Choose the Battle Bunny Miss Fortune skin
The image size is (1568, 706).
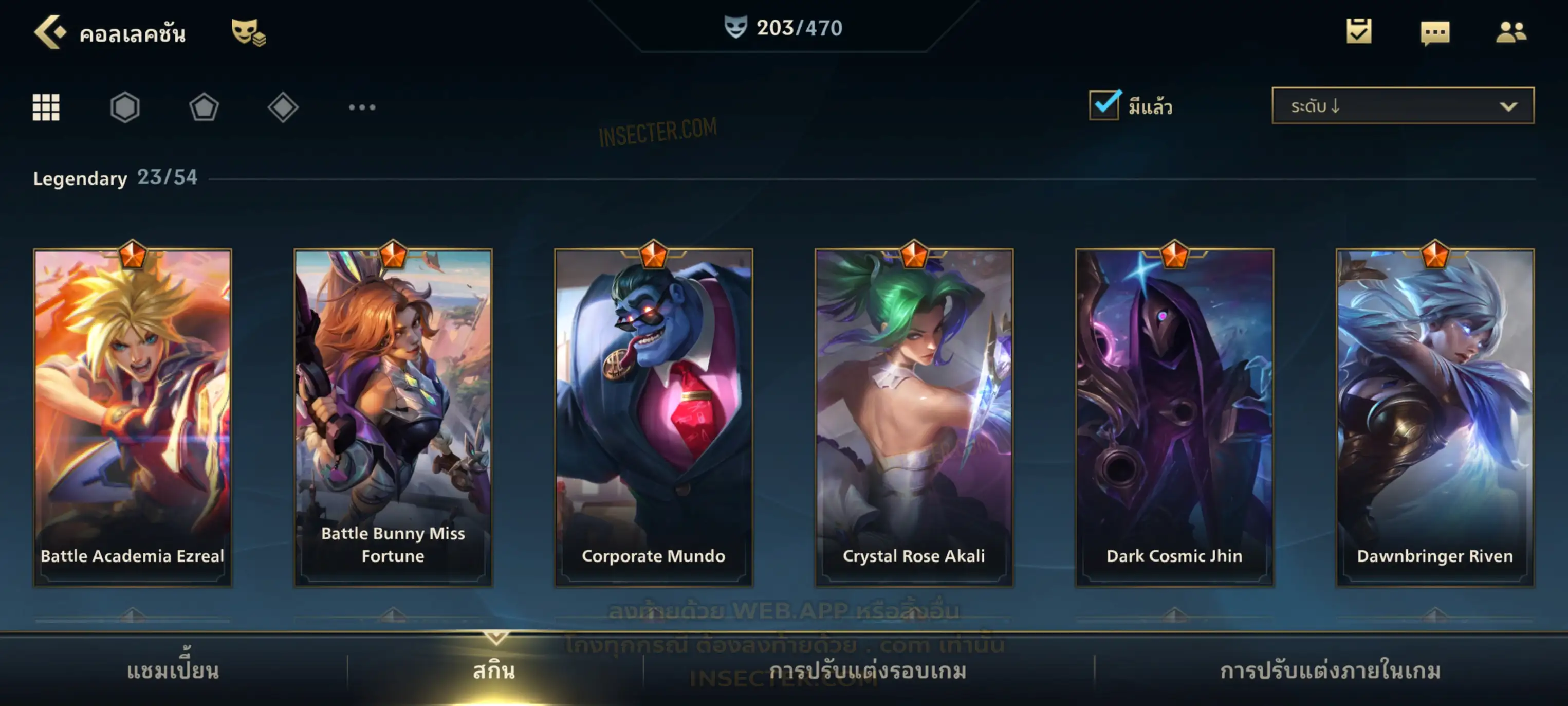pyautogui.click(x=393, y=417)
